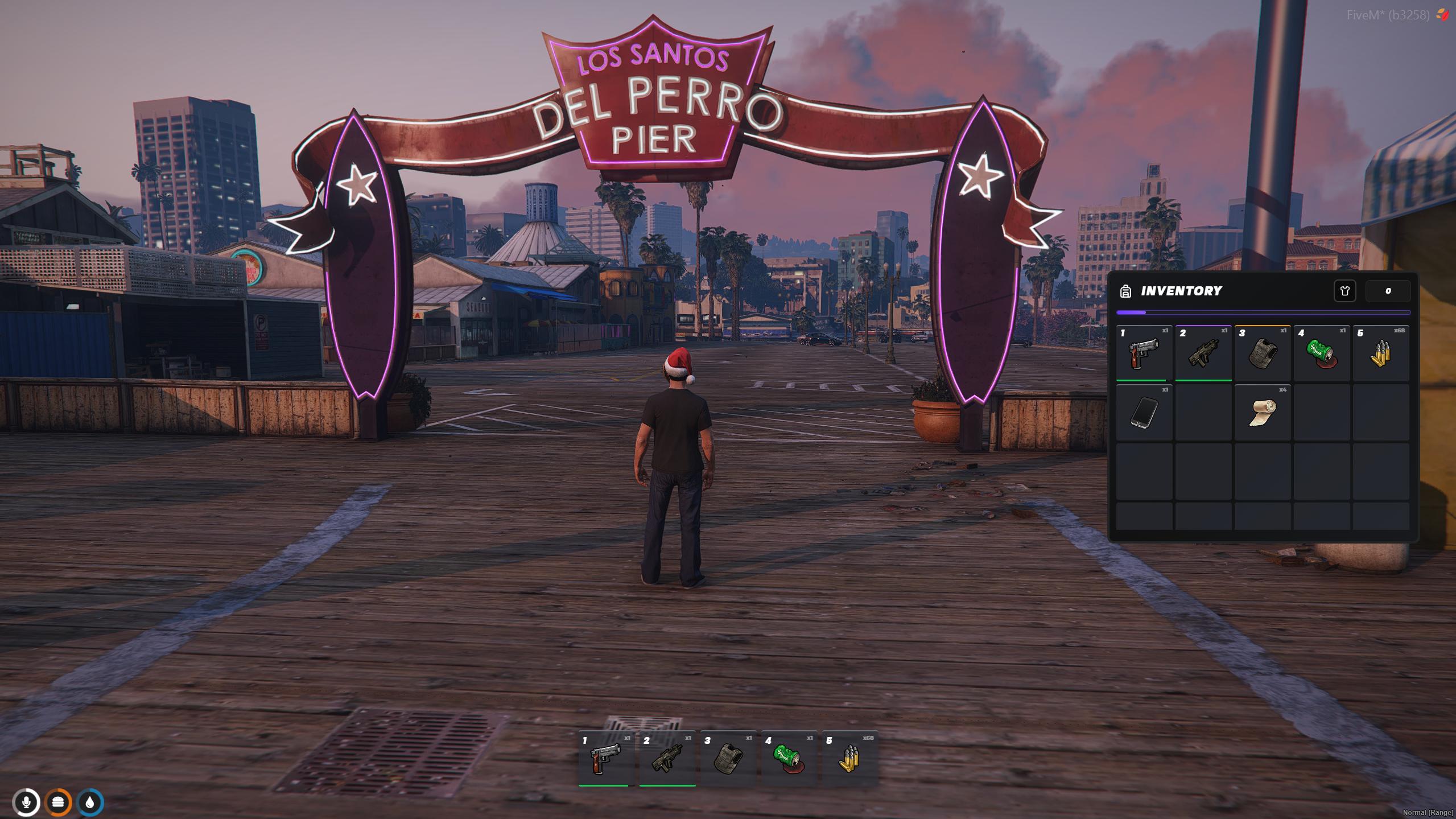Screen dimensions: 1456x819
Task: Choose the body armor vest in inventory panel
Action: pos(1262,353)
